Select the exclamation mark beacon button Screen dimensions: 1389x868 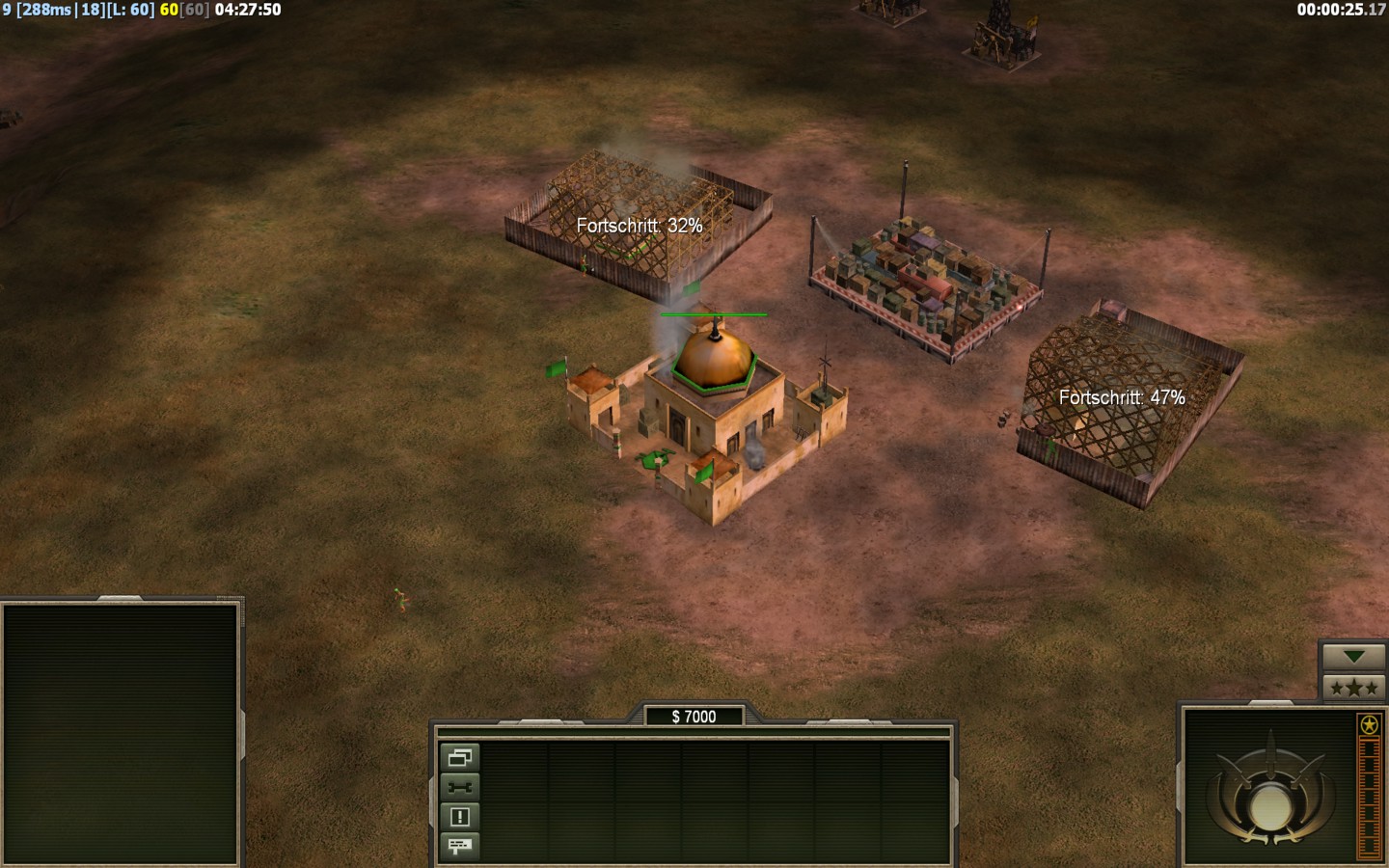[x=459, y=817]
